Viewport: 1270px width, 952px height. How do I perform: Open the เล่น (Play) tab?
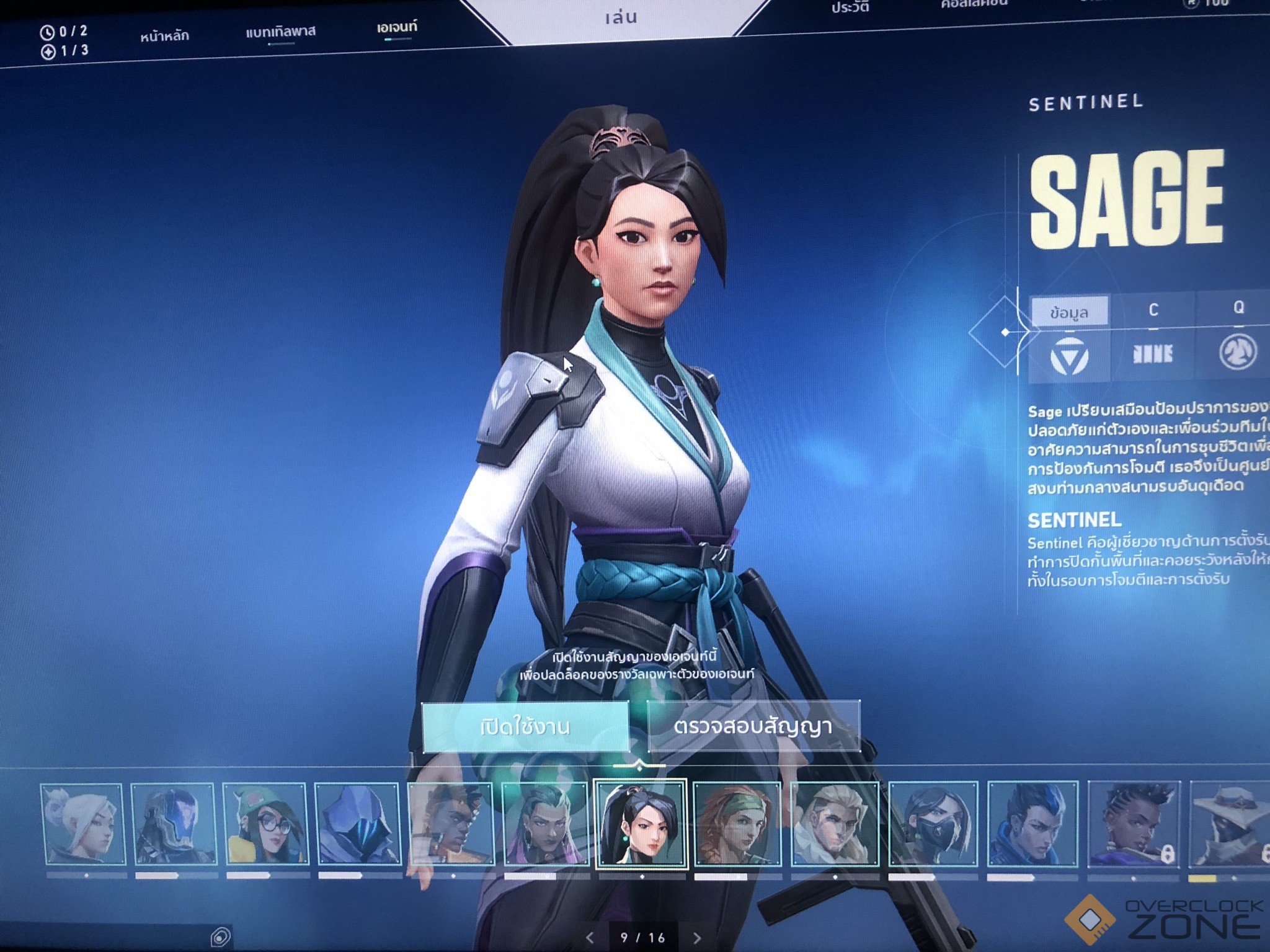(621, 17)
